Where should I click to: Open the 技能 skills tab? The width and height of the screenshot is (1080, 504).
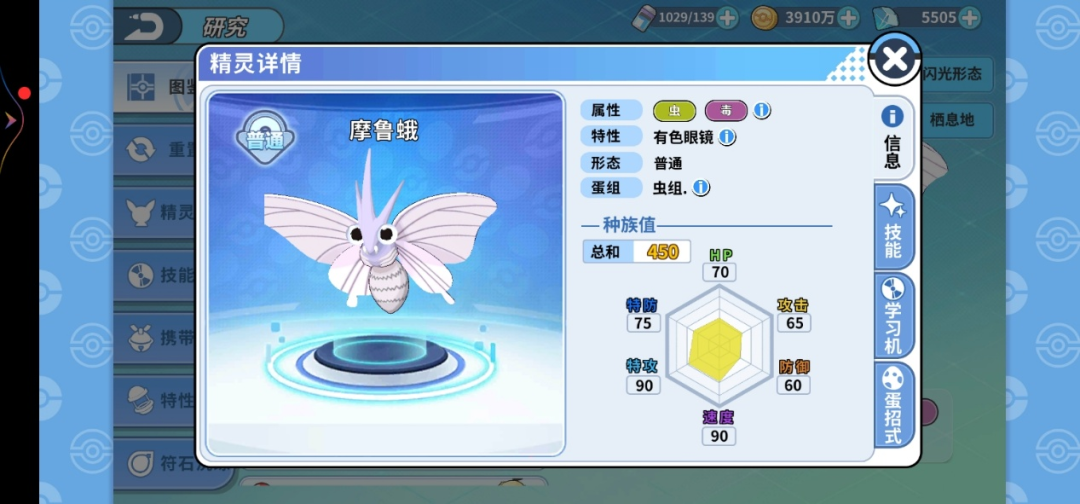(x=892, y=228)
